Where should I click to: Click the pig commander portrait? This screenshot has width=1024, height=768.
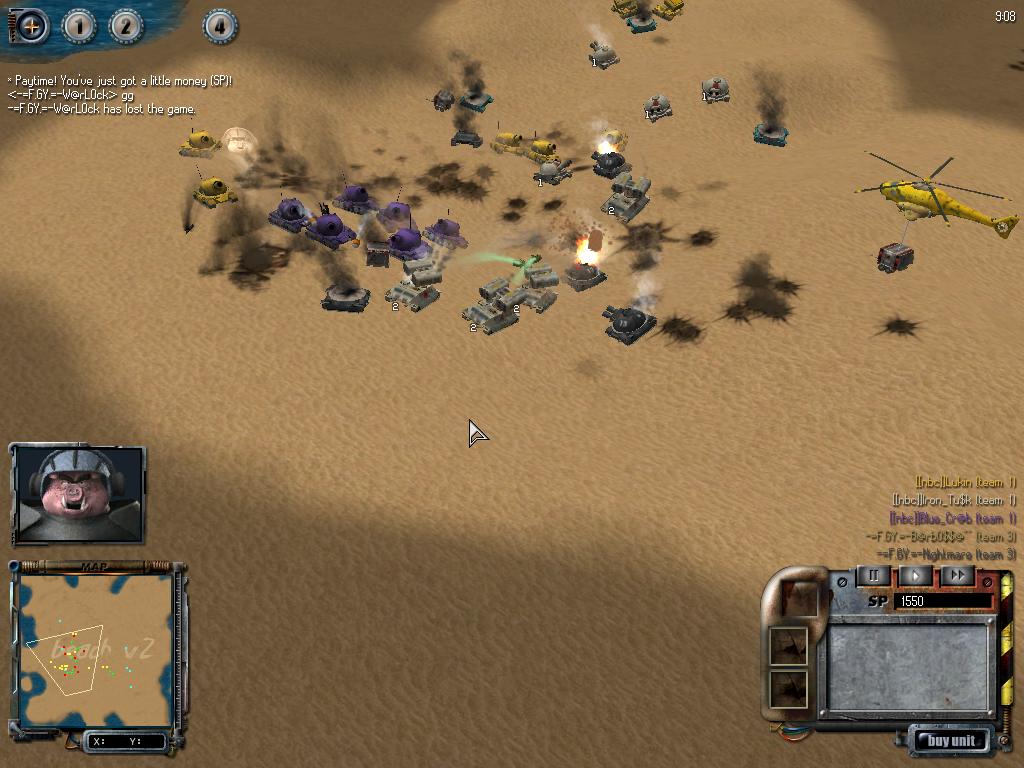point(78,494)
